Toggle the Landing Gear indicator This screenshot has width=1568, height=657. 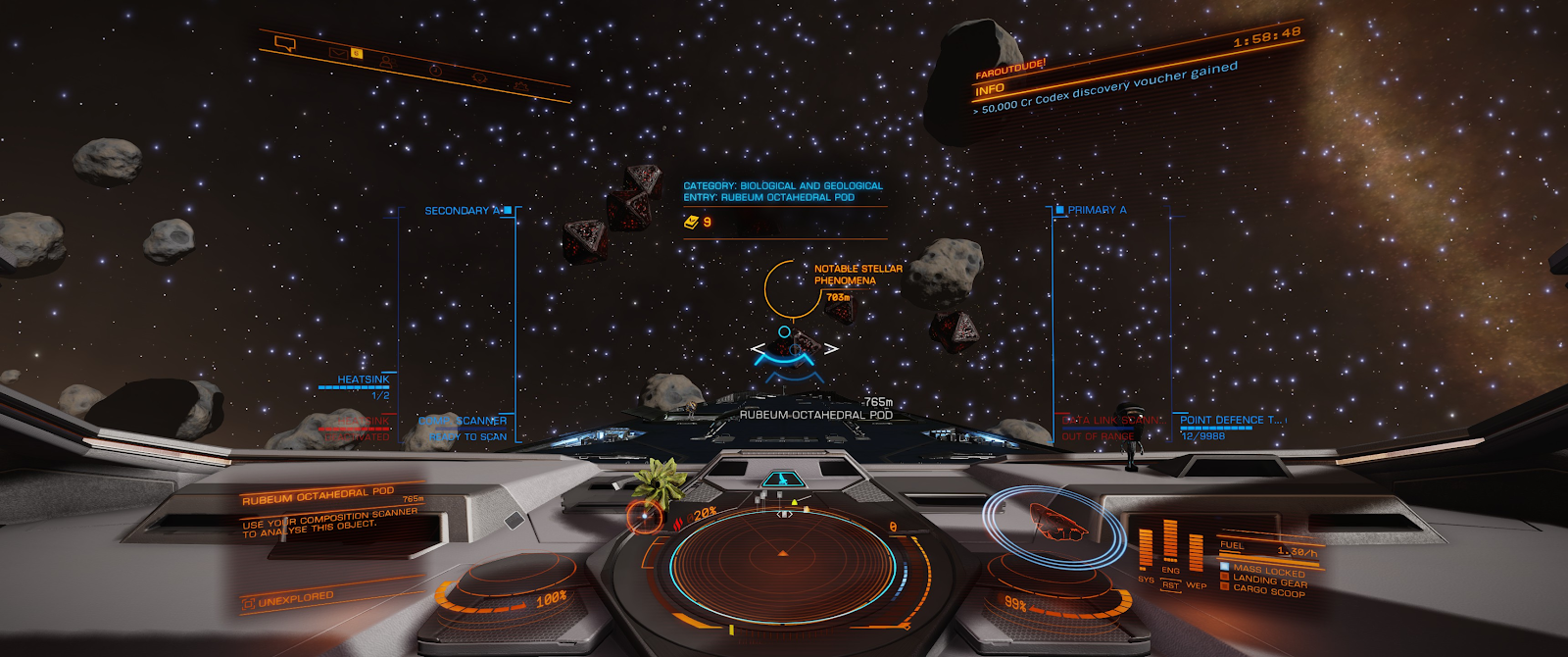point(1268,581)
